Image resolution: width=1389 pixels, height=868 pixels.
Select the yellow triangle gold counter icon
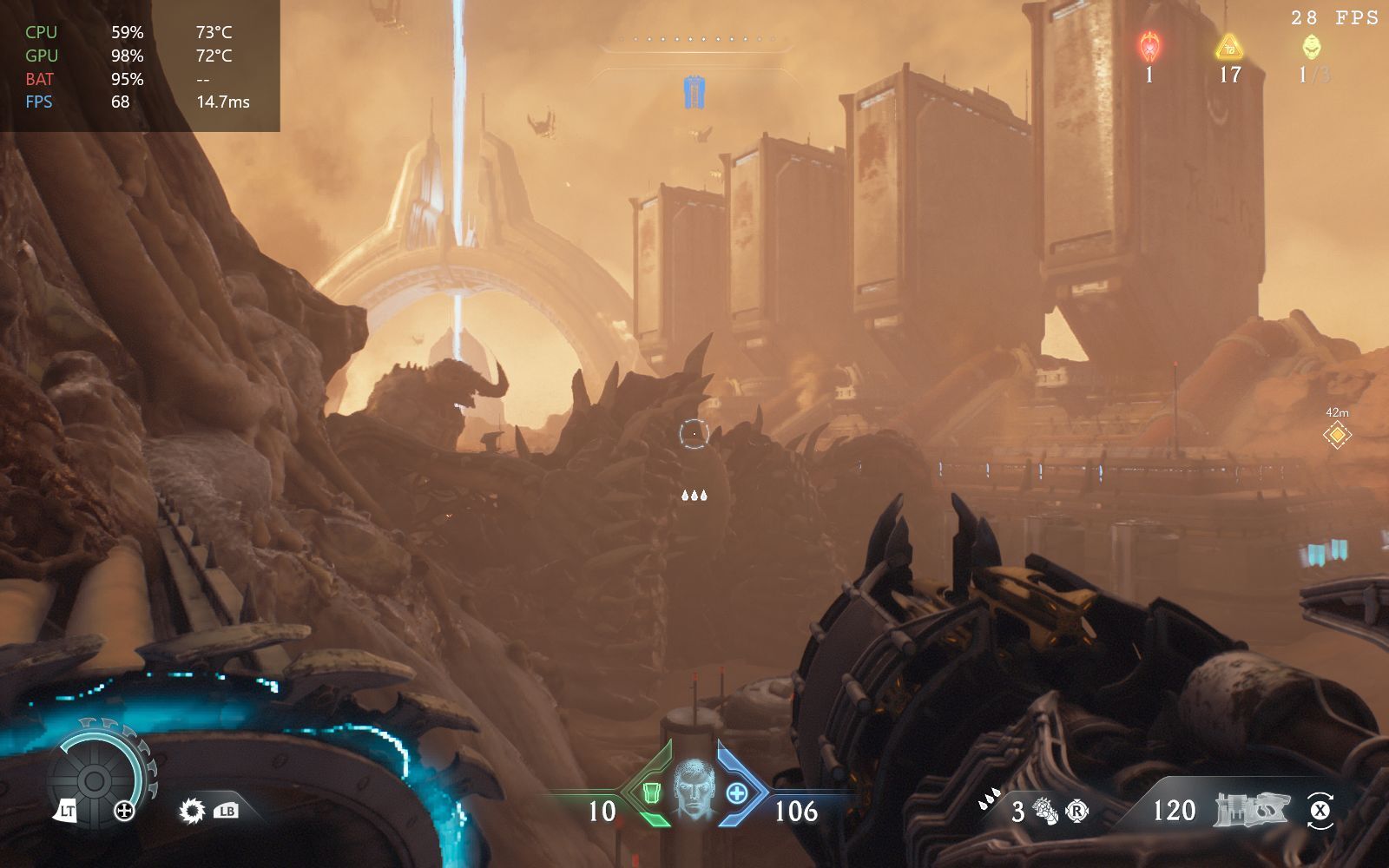(x=1229, y=46)
